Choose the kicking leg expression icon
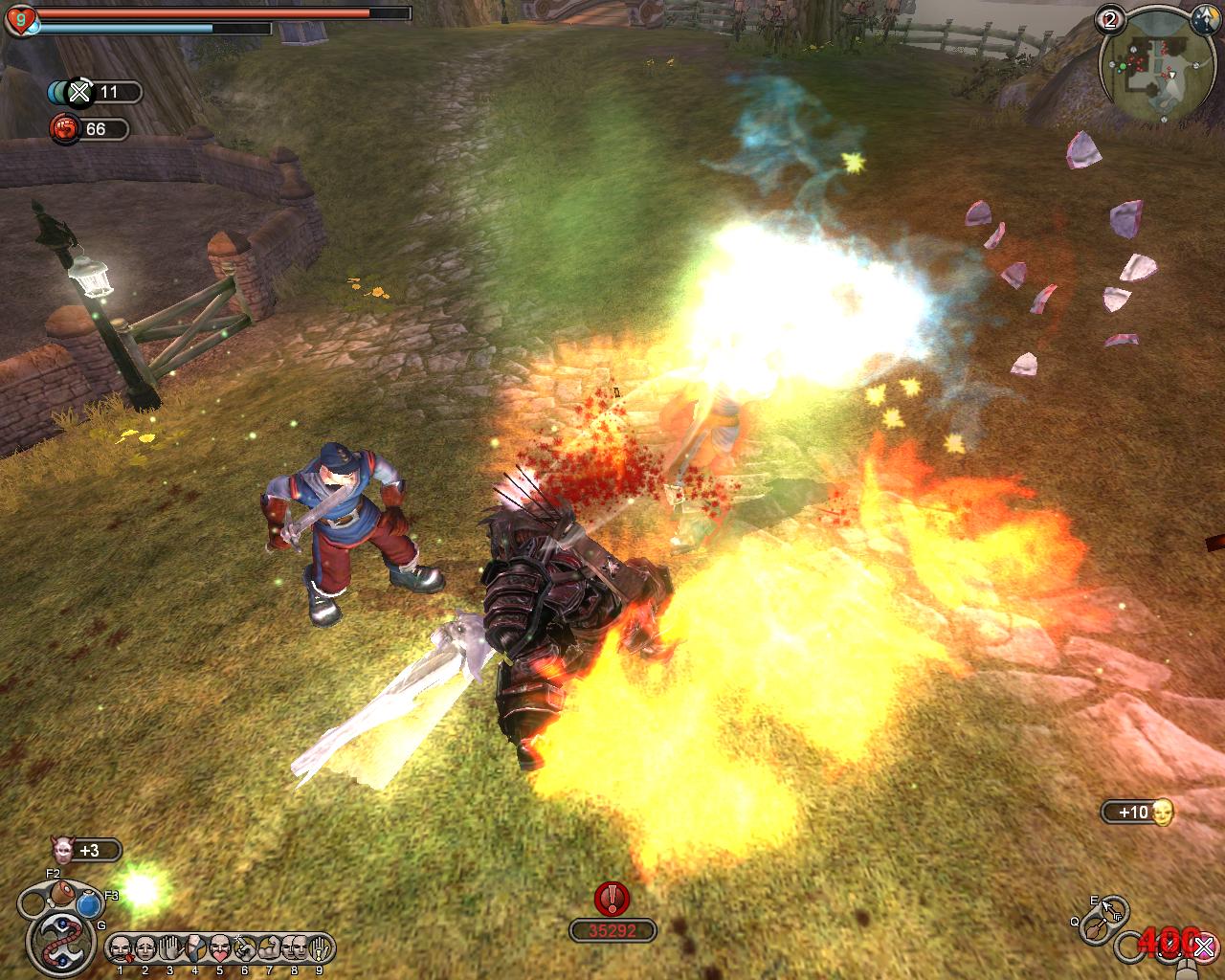The height and width of the screenshot is (980, 1225). [x=195, y=948]
